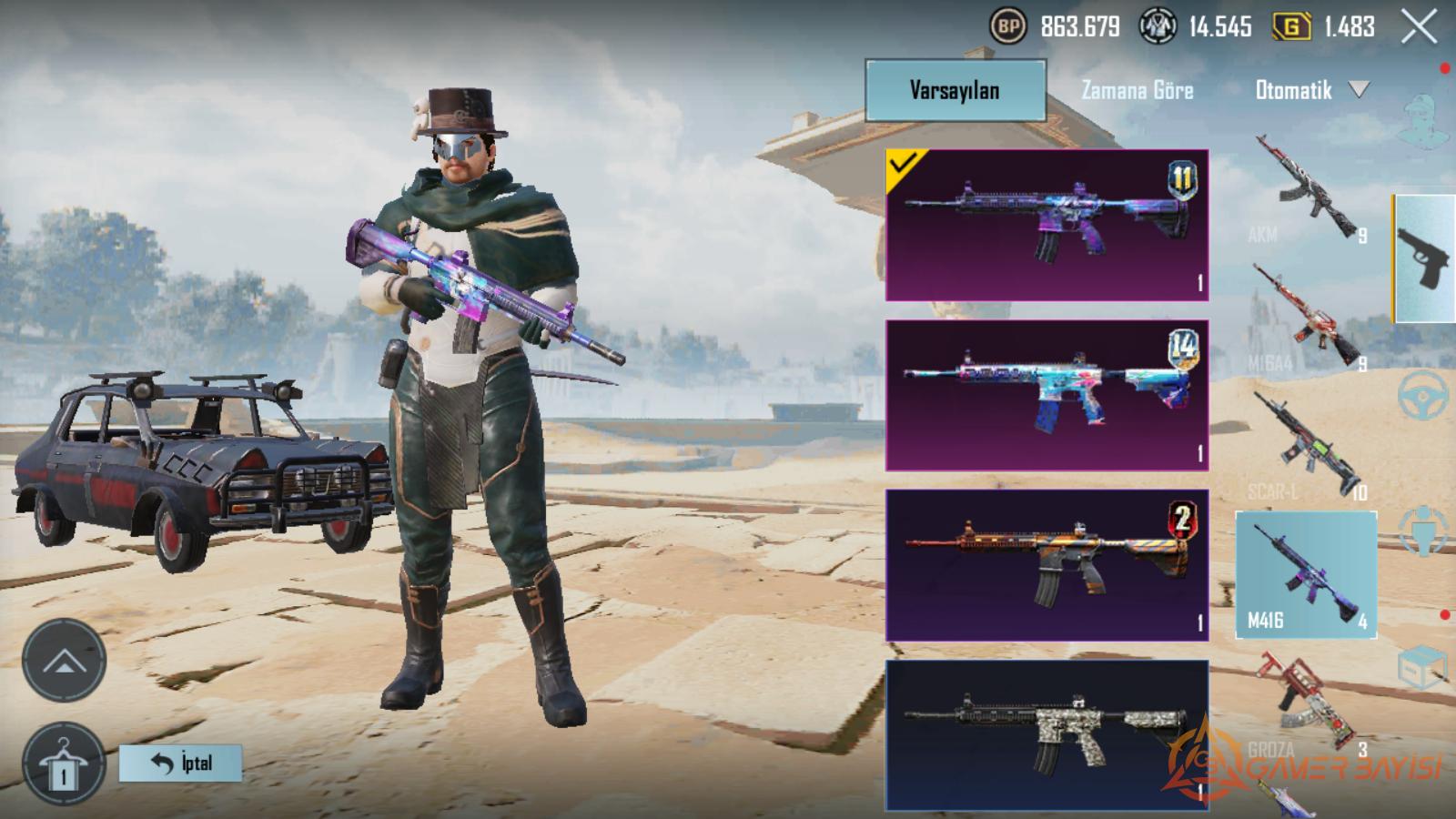The height and width of the screenshot is (819, 1456).
Task: Close the weapon inventory screen
Action: [x=1419, y=28]
